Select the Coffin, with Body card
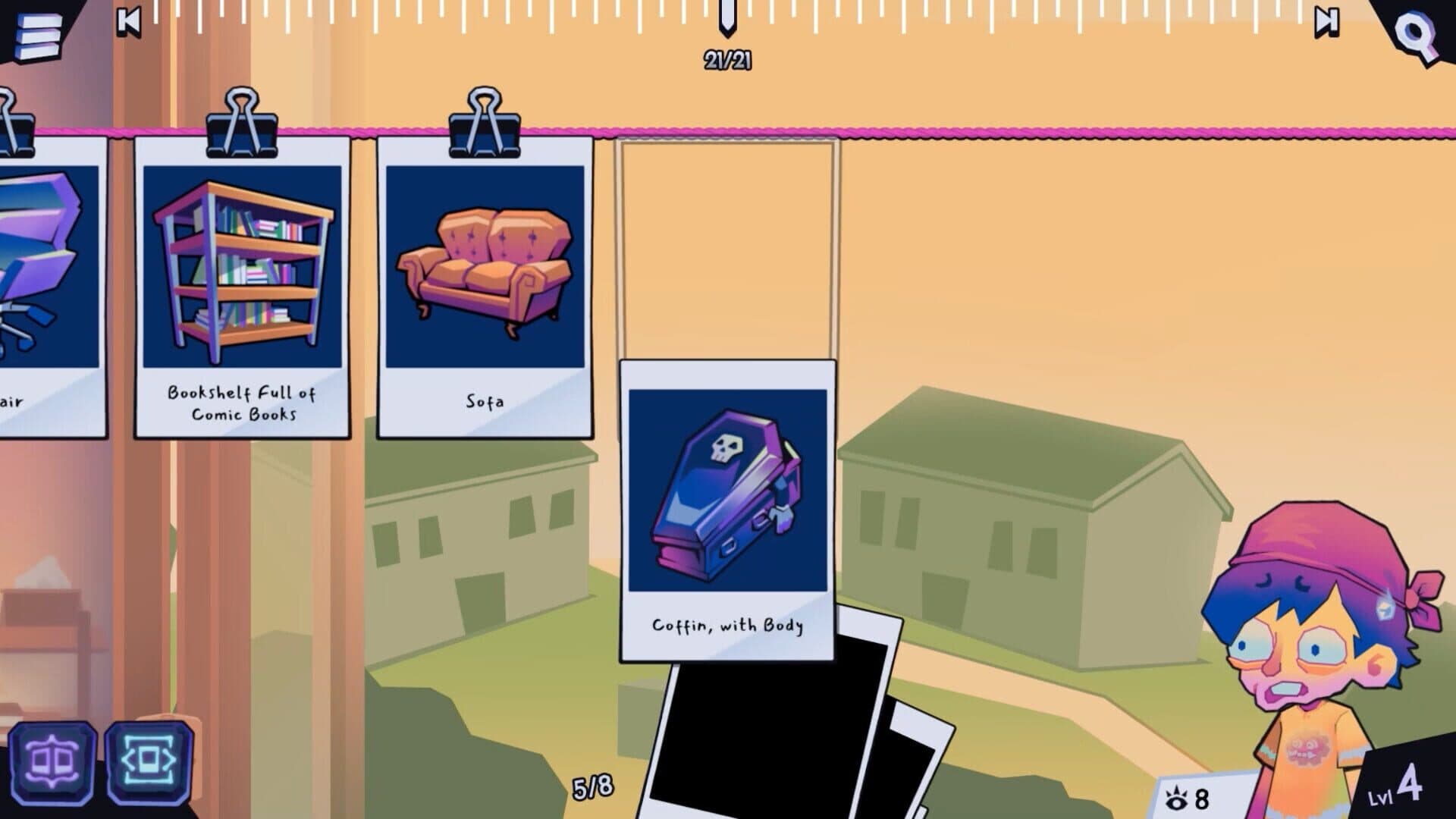Screen dimensions: 1456x819 tap(727, 510)
